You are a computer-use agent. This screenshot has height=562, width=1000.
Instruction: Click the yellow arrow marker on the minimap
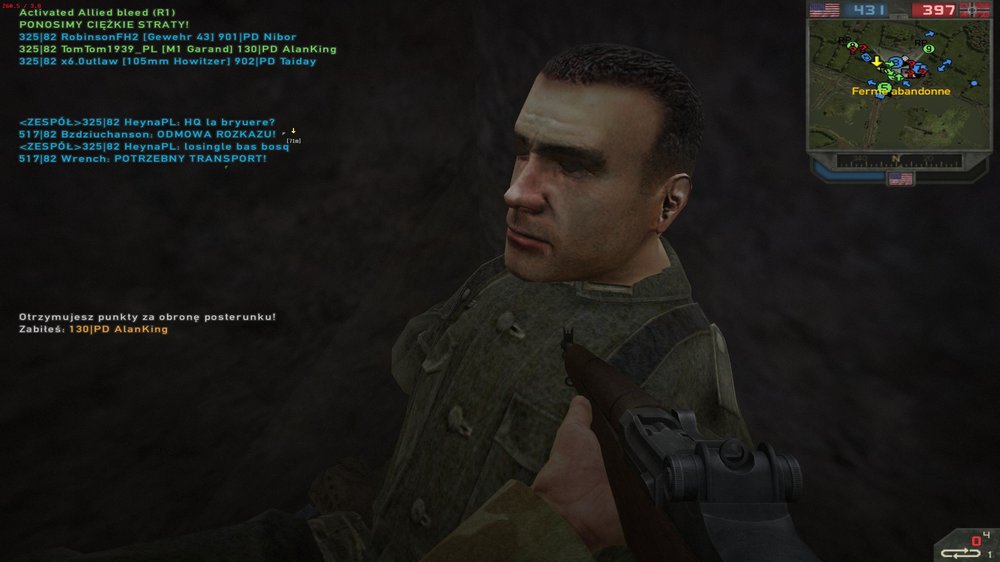877,61
